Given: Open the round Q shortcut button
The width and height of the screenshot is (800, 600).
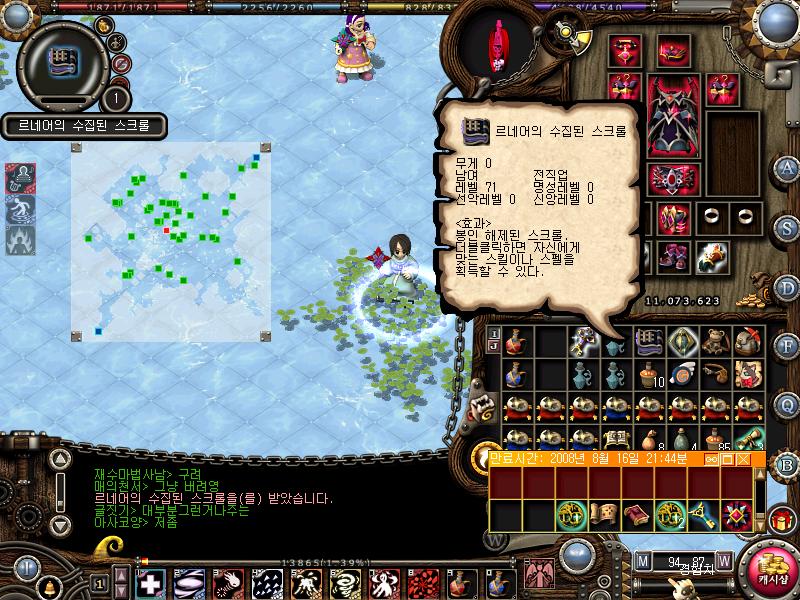Looking at the screenshot, I should [x=787, y=405].
